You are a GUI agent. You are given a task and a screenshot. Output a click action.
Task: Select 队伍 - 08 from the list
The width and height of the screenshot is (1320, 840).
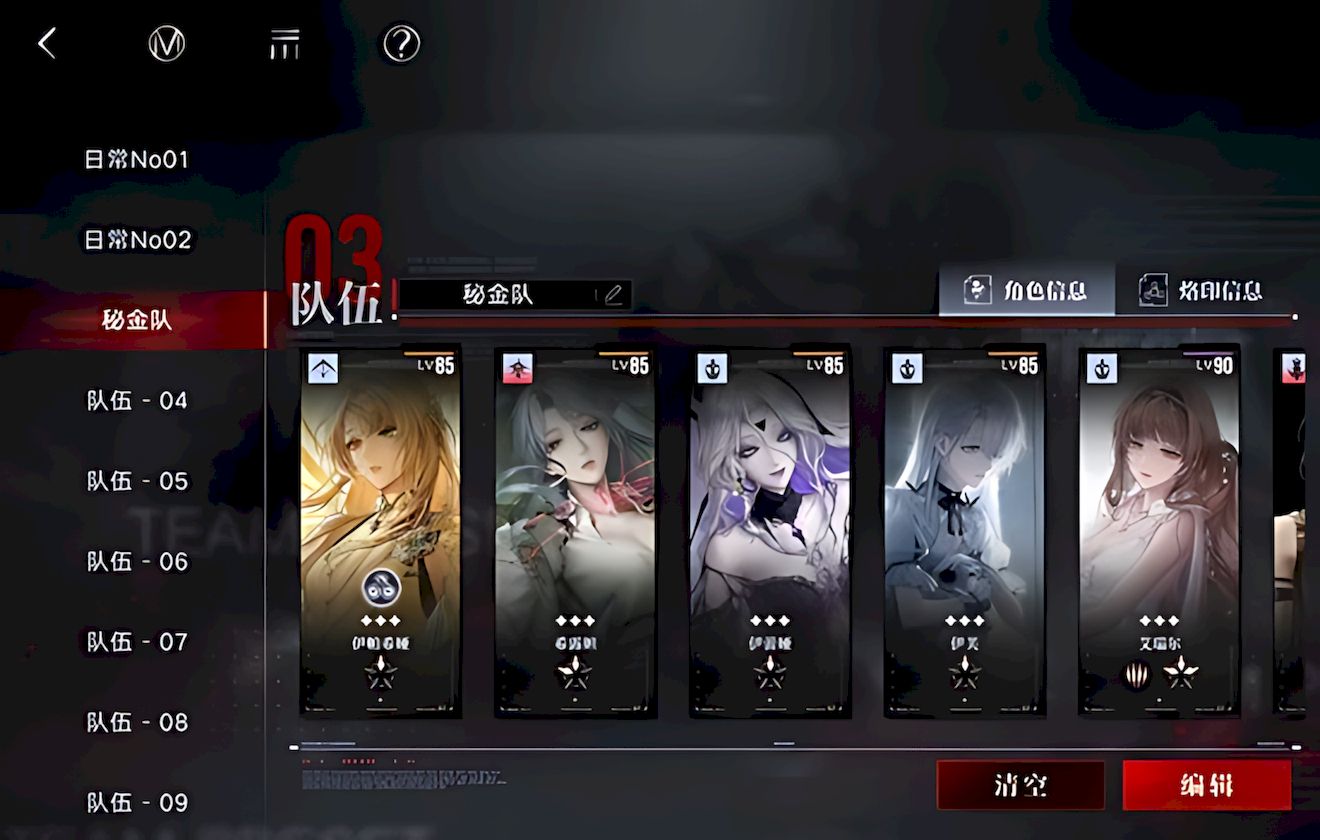[137, 722]
